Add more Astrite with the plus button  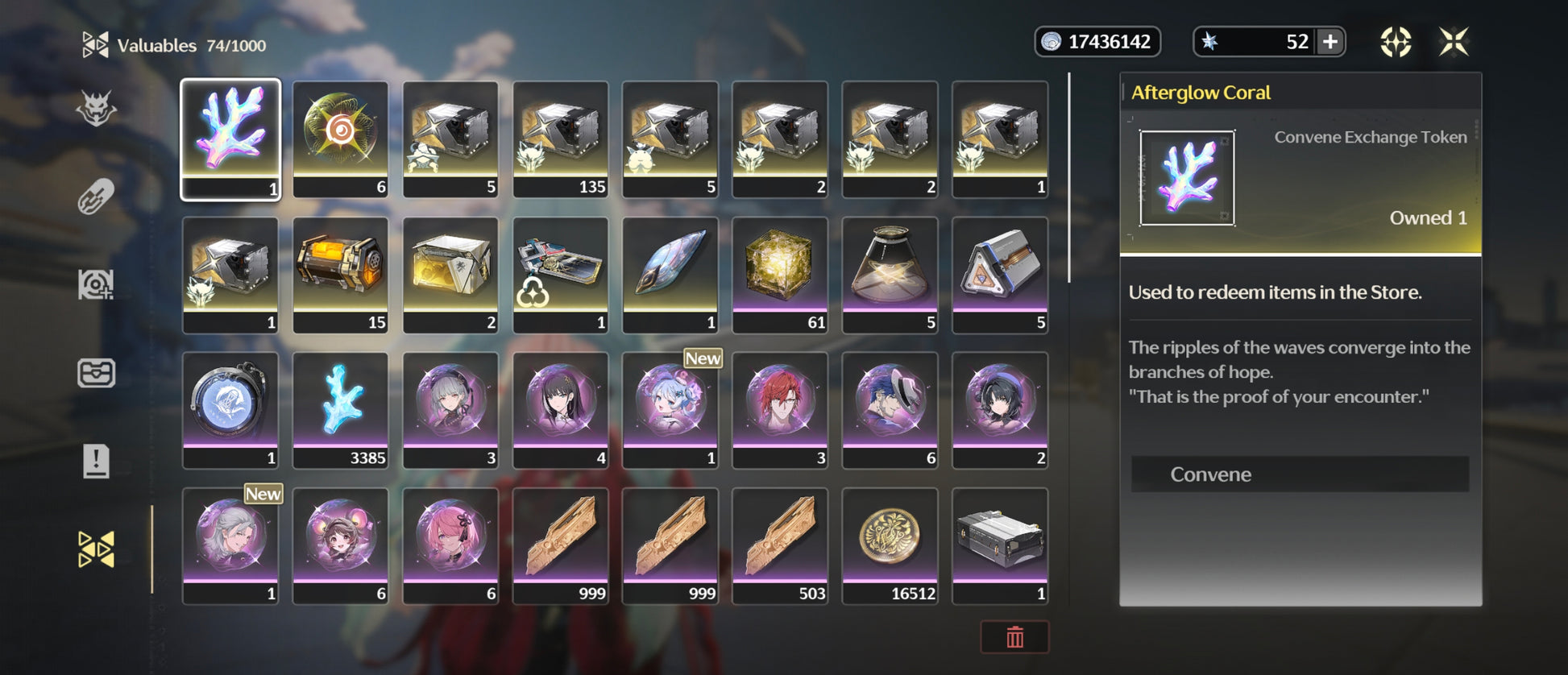1330,42
